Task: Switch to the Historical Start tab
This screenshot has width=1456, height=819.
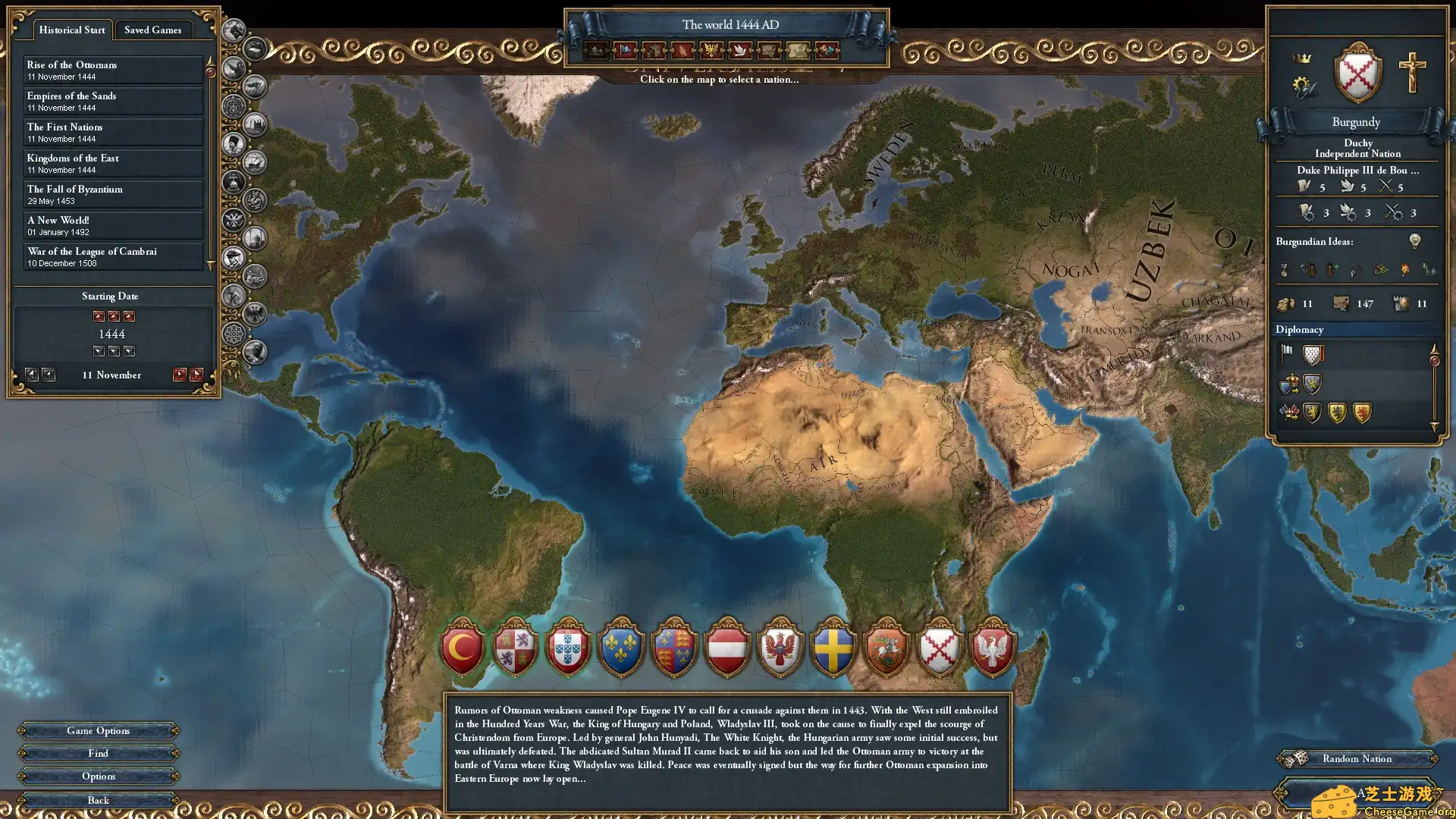Action: tap(71, 30)
